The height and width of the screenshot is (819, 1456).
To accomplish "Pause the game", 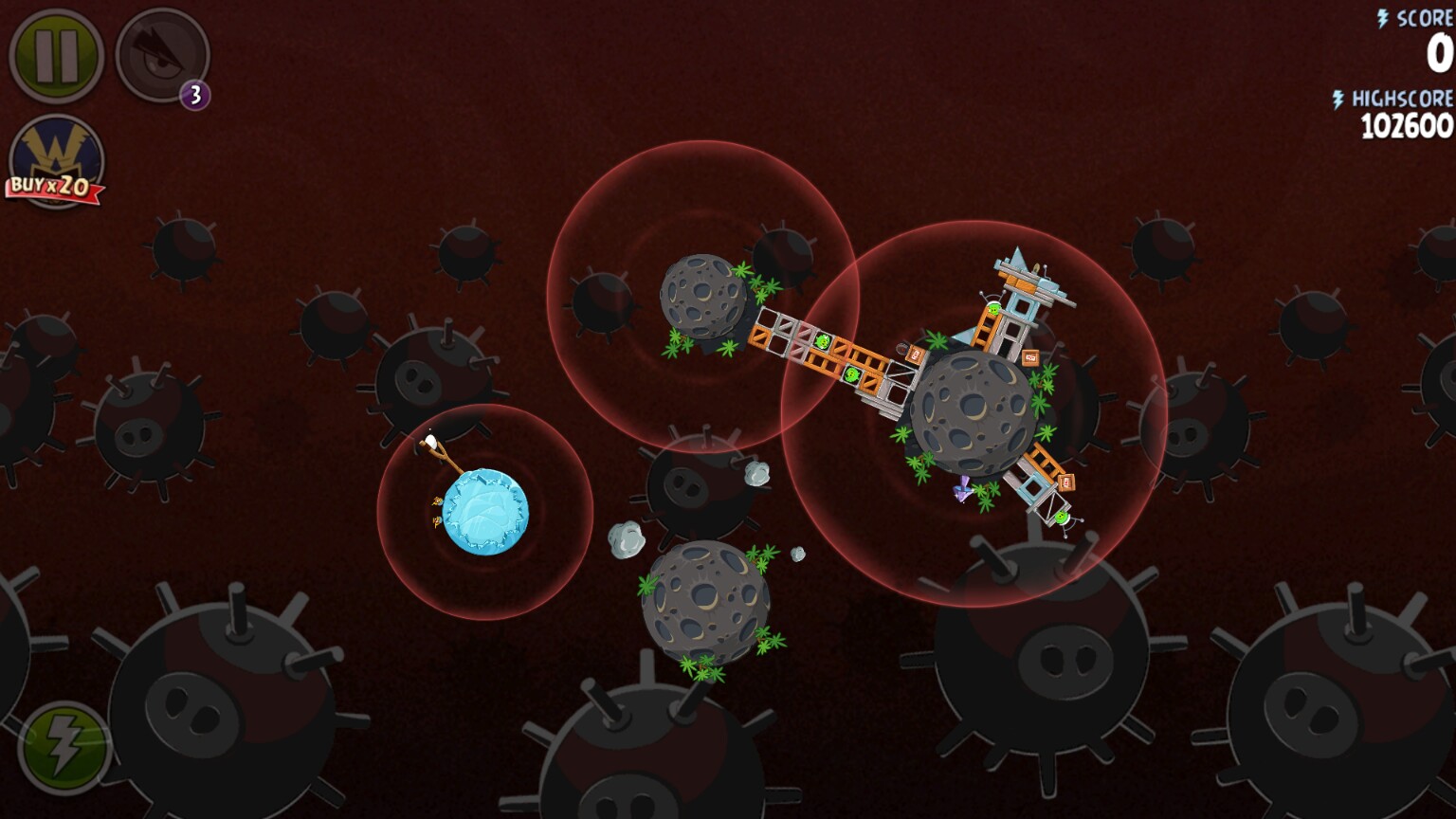I will (x=56, y=56).
